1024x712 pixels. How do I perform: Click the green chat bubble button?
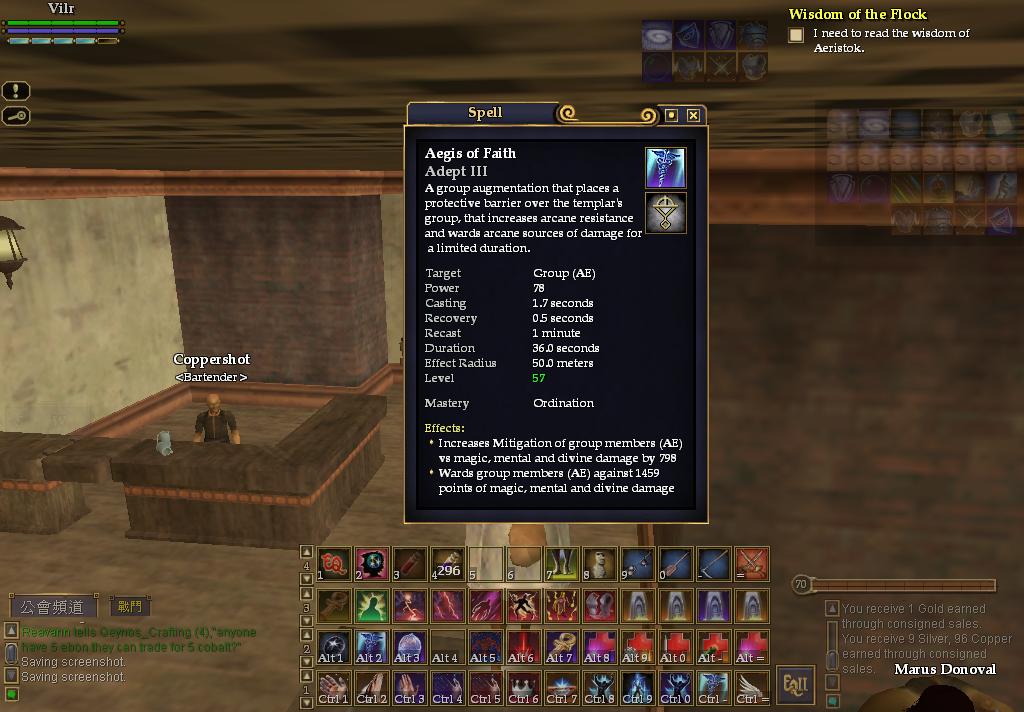tap(11, 694)
